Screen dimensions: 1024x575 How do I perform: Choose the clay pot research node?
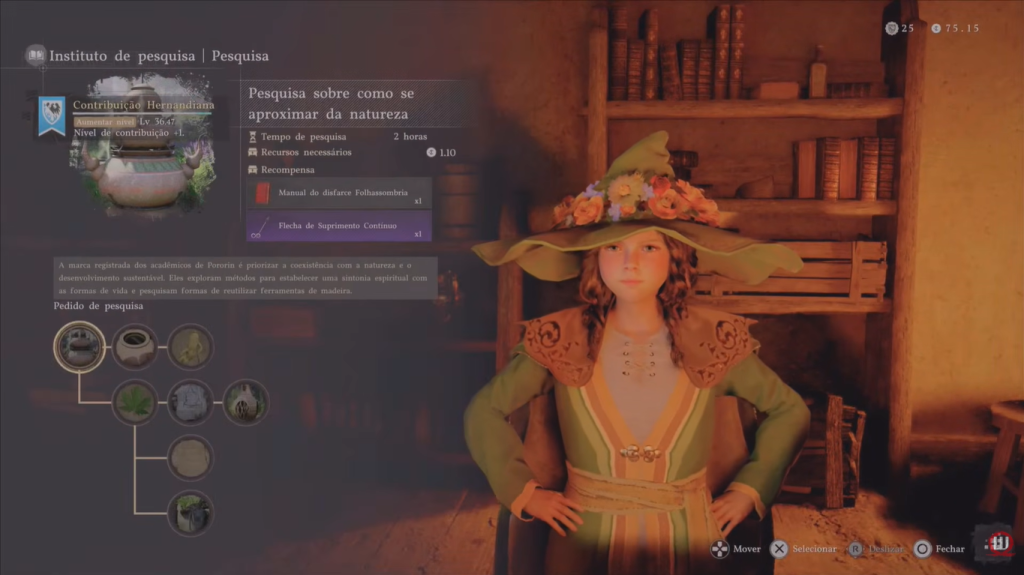[x=134, y=347]
